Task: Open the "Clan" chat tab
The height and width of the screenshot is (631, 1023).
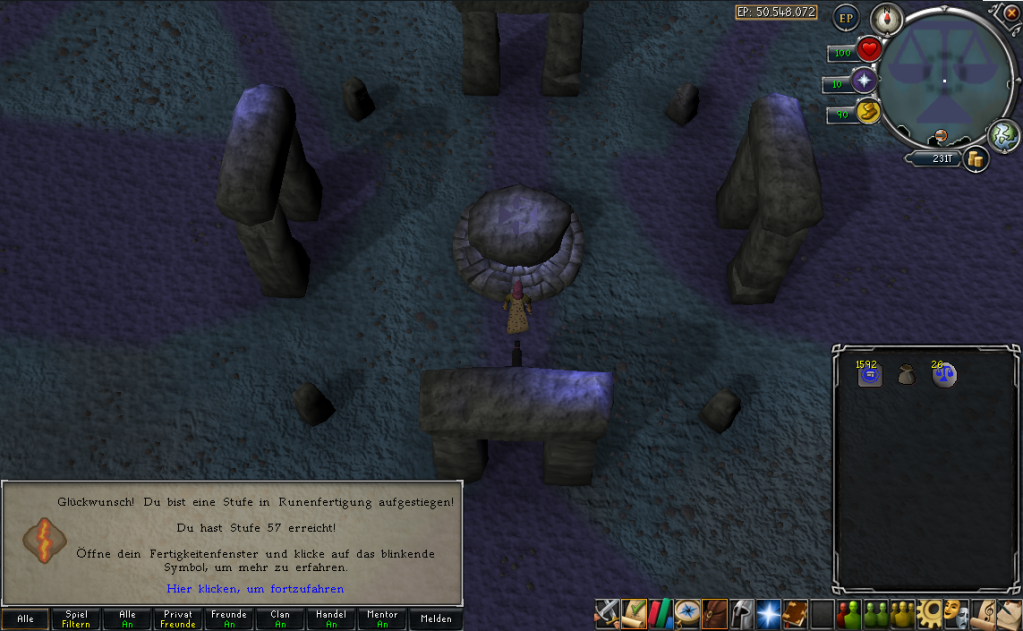Action: [x=280, y=619]
